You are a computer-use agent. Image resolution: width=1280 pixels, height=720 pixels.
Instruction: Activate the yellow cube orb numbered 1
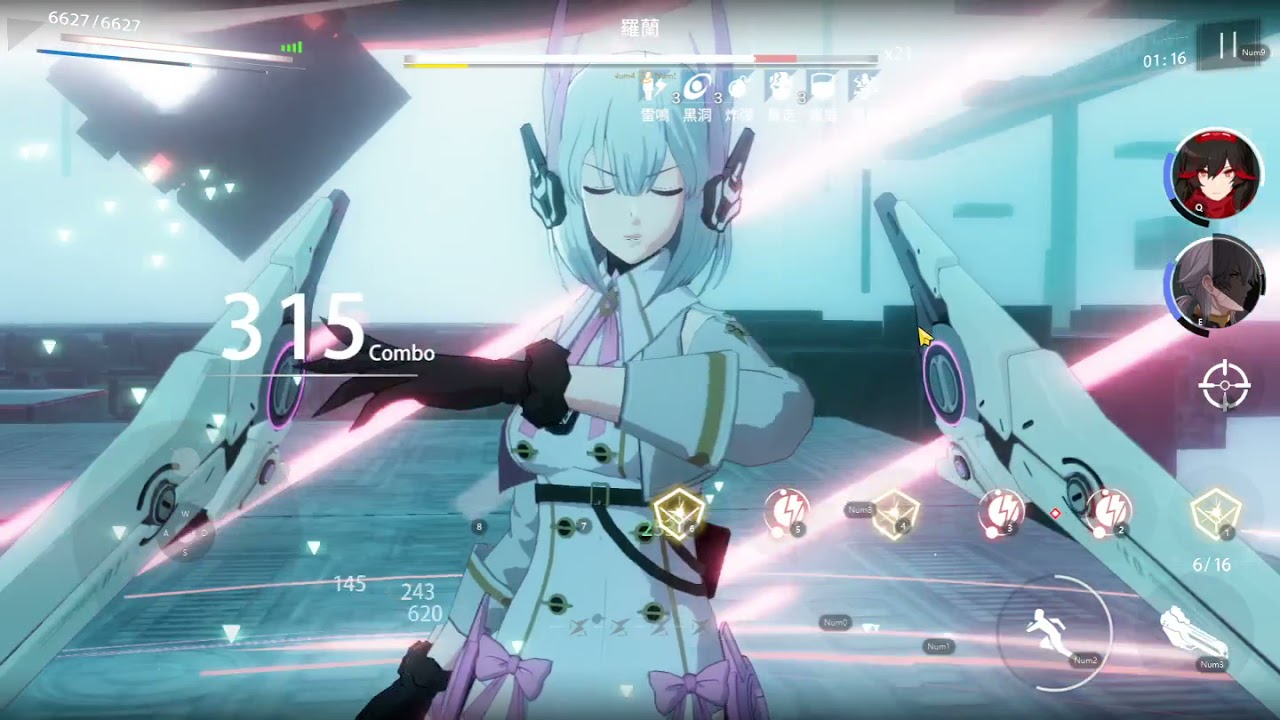click(1215, 513)
